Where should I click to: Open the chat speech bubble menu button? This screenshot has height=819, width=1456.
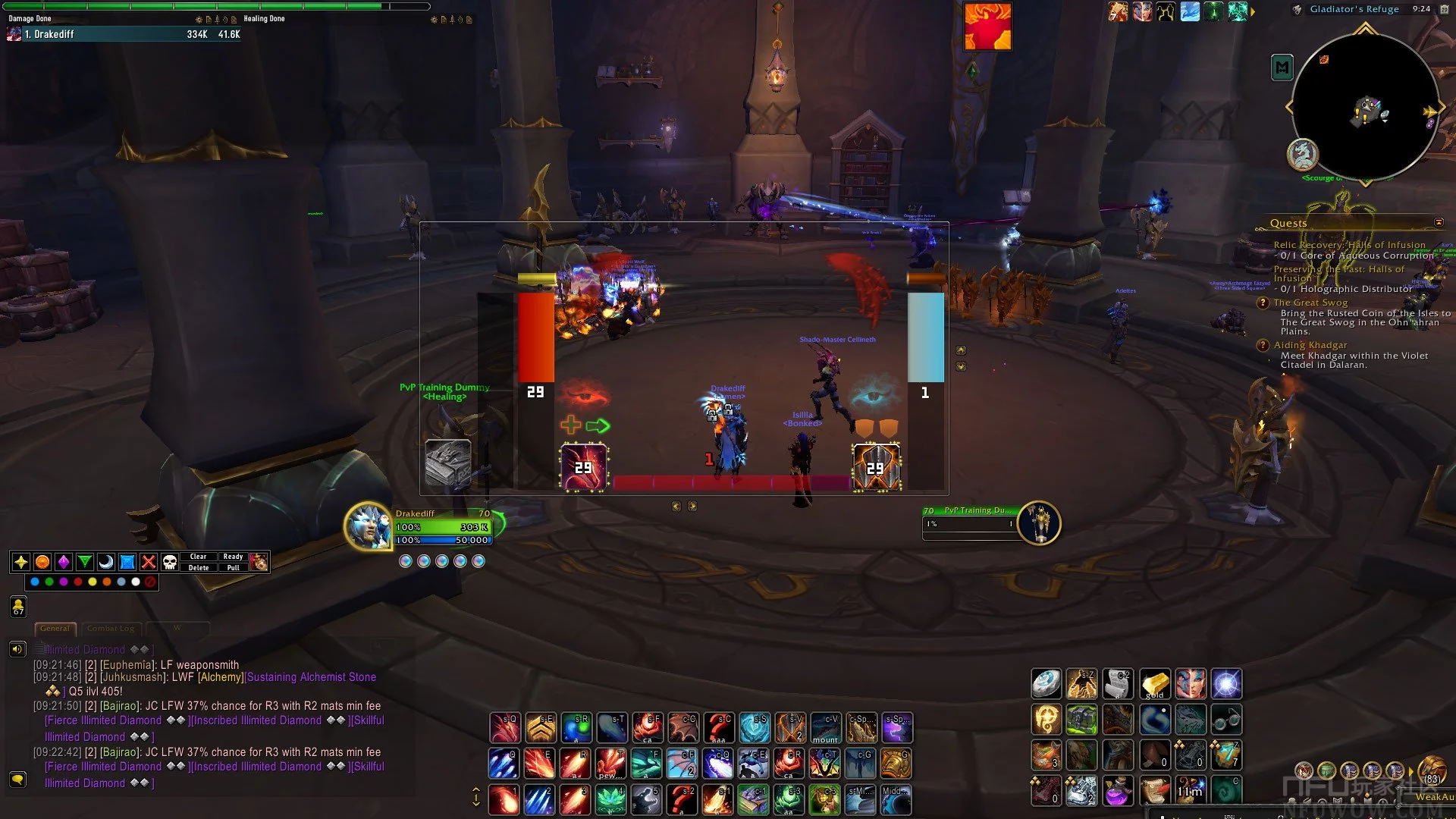[17, 780]
